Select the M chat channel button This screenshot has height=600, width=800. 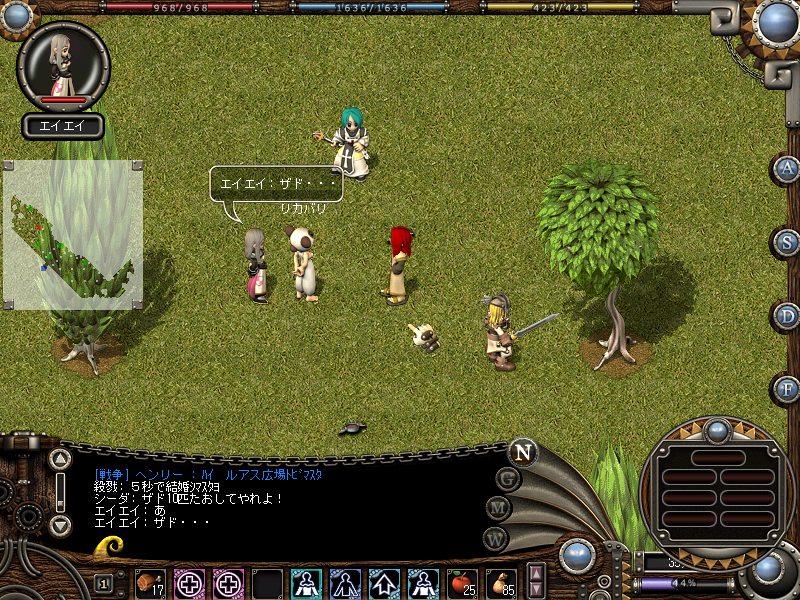499,507
